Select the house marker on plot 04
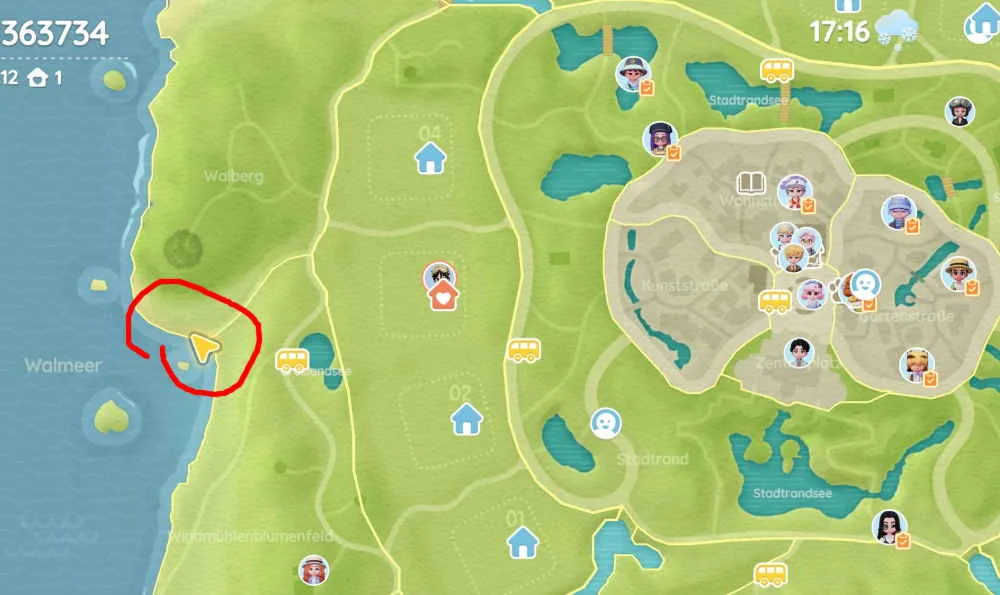The height and width of the screenshot is (595, 1000). pyautogui.click(x=430, y=156)
